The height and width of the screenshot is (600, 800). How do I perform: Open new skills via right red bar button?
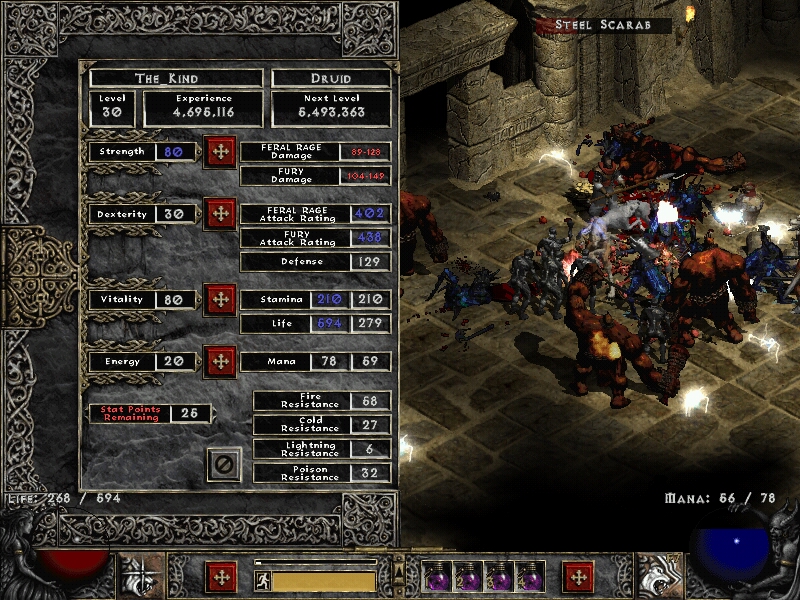[x=577, y=577]
